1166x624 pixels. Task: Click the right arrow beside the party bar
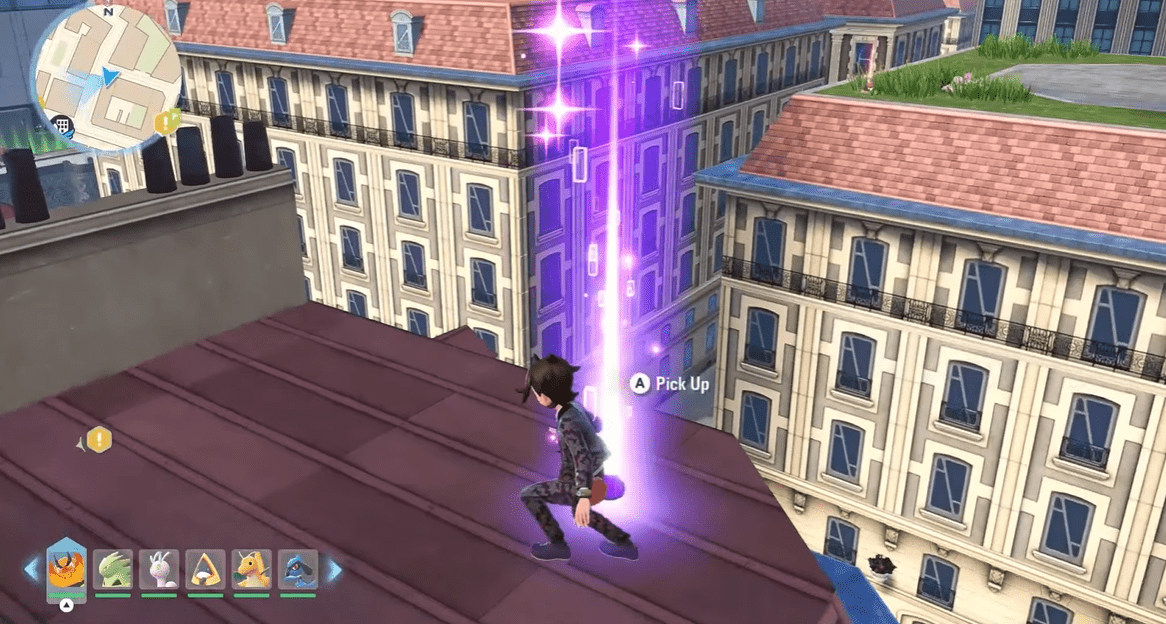point(334,570)
